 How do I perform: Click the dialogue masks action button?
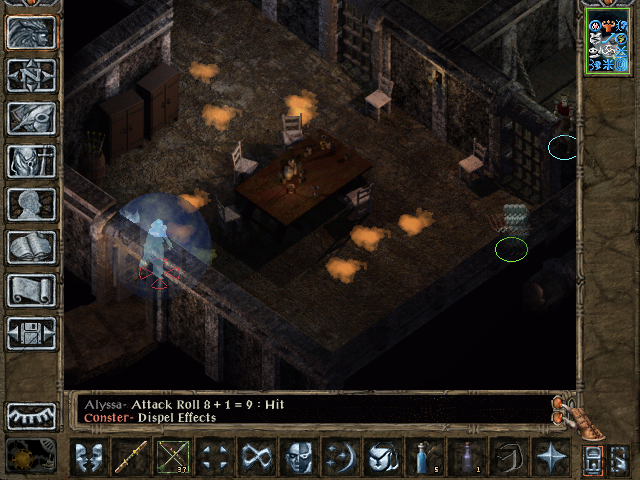coord(87,458)
